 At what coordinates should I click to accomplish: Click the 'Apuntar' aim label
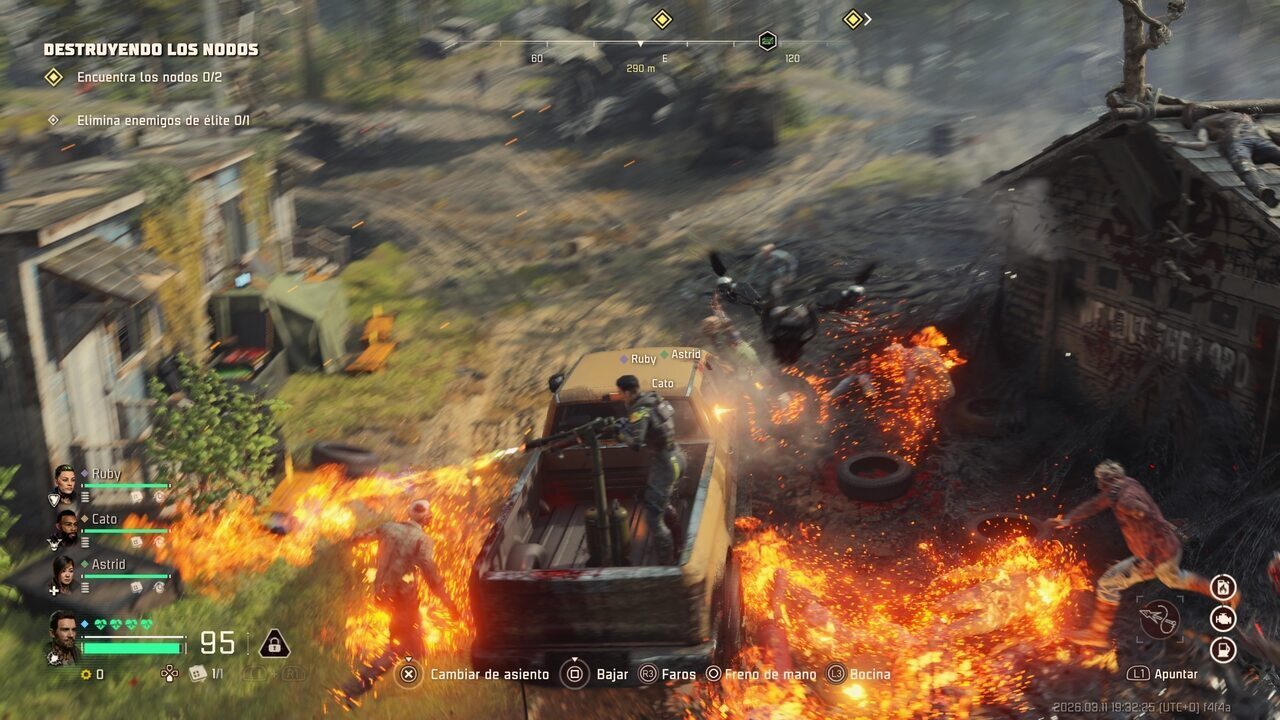pyautogui.click(x=1176, y=674)
